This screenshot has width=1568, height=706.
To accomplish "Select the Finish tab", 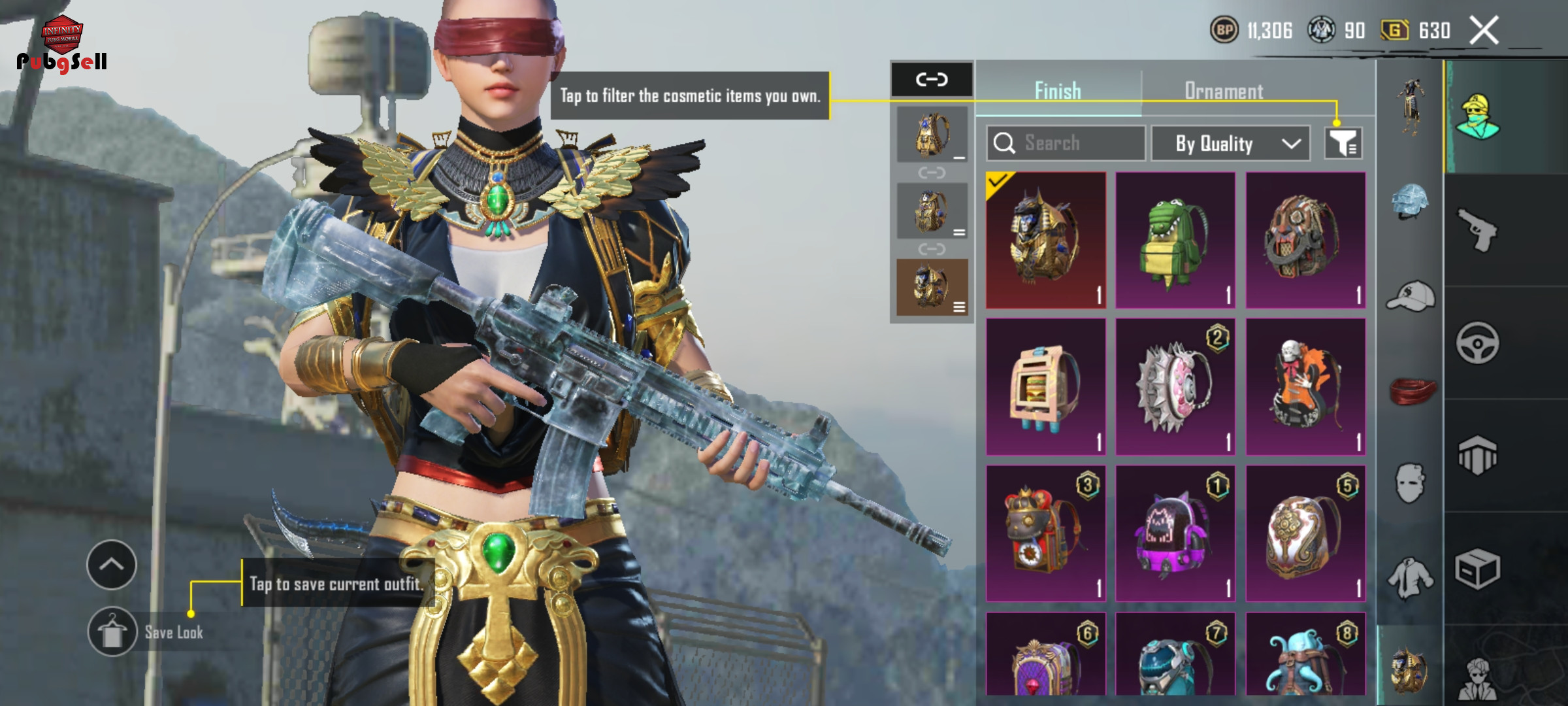I will (1058, 91).
